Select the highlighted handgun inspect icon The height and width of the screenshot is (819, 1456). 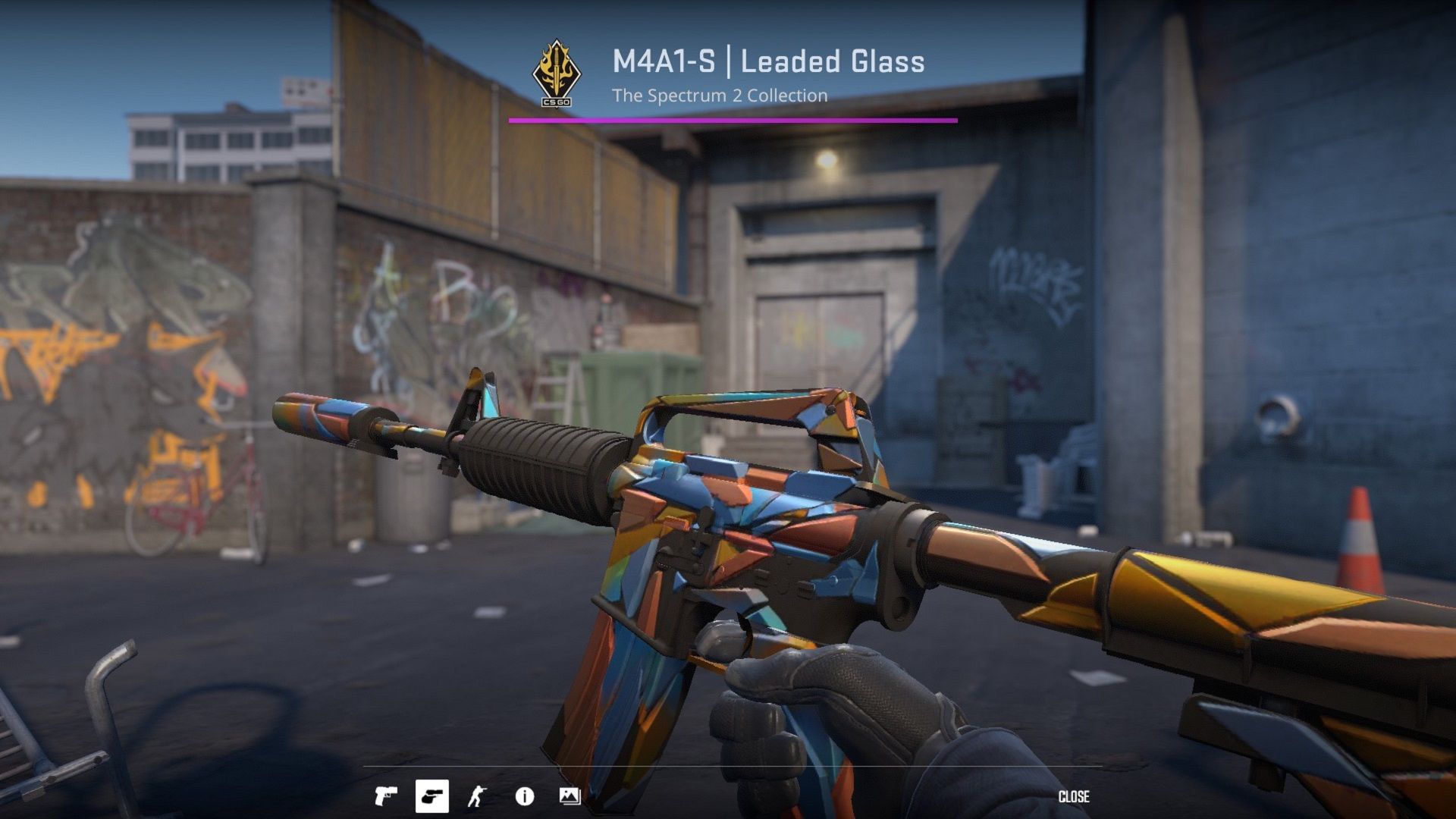[432, 797]
